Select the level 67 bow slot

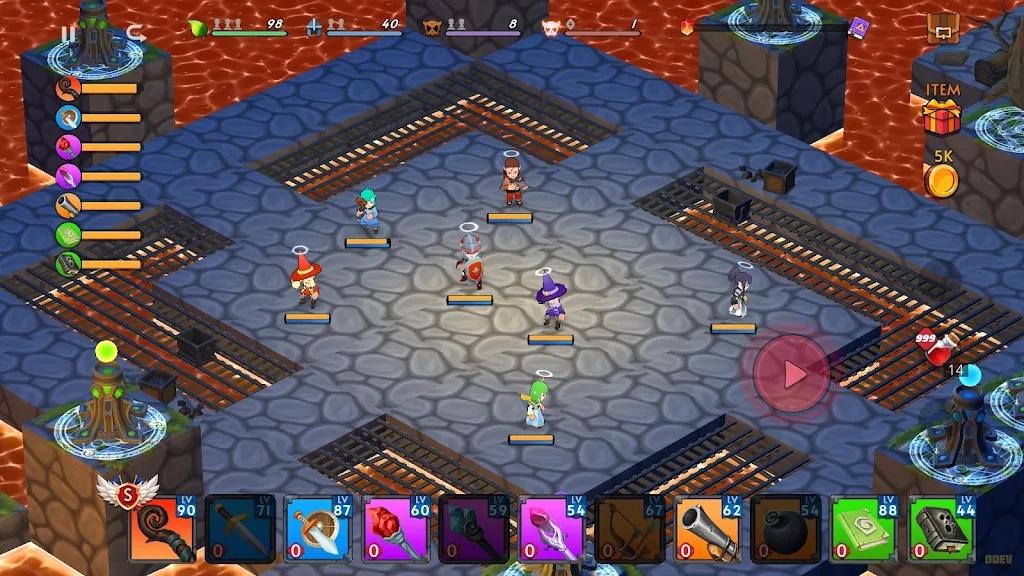coord(631,529)
